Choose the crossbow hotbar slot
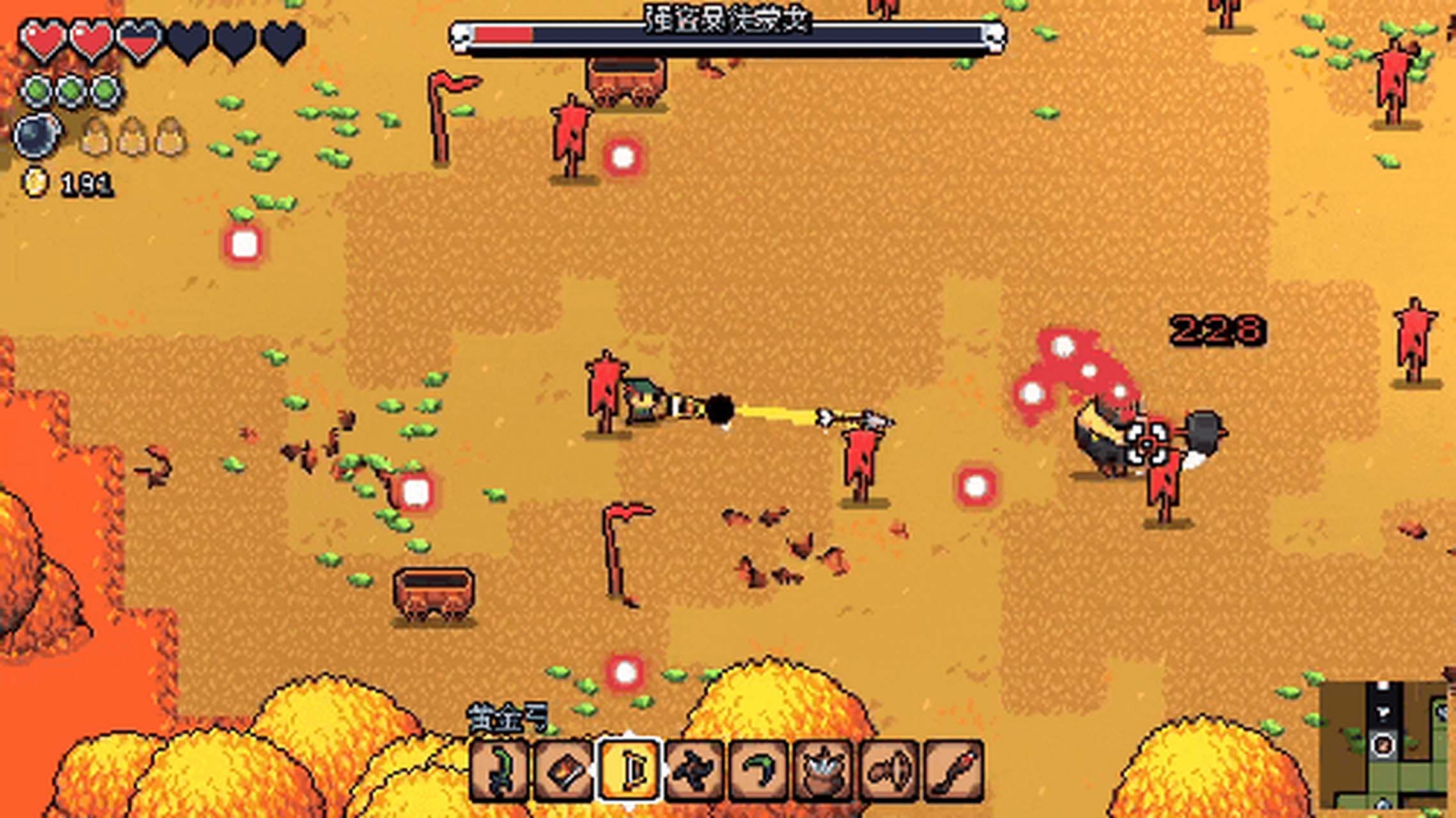1456x818 pixels. click(x=890, y=771)
